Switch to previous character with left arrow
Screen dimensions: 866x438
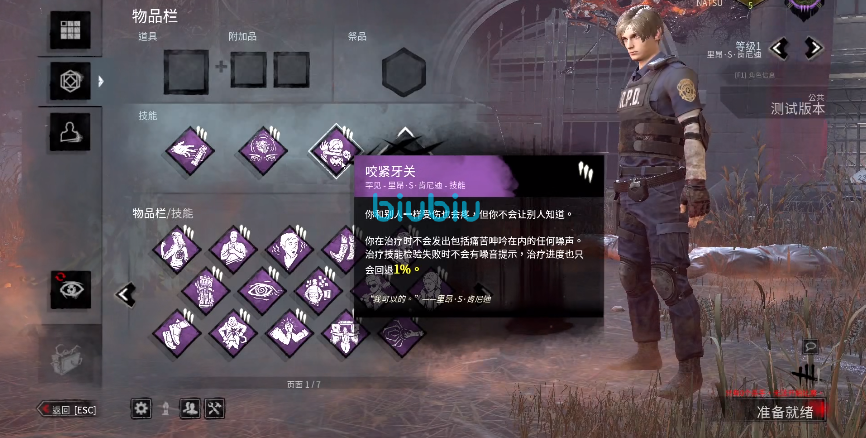(780, 47)
